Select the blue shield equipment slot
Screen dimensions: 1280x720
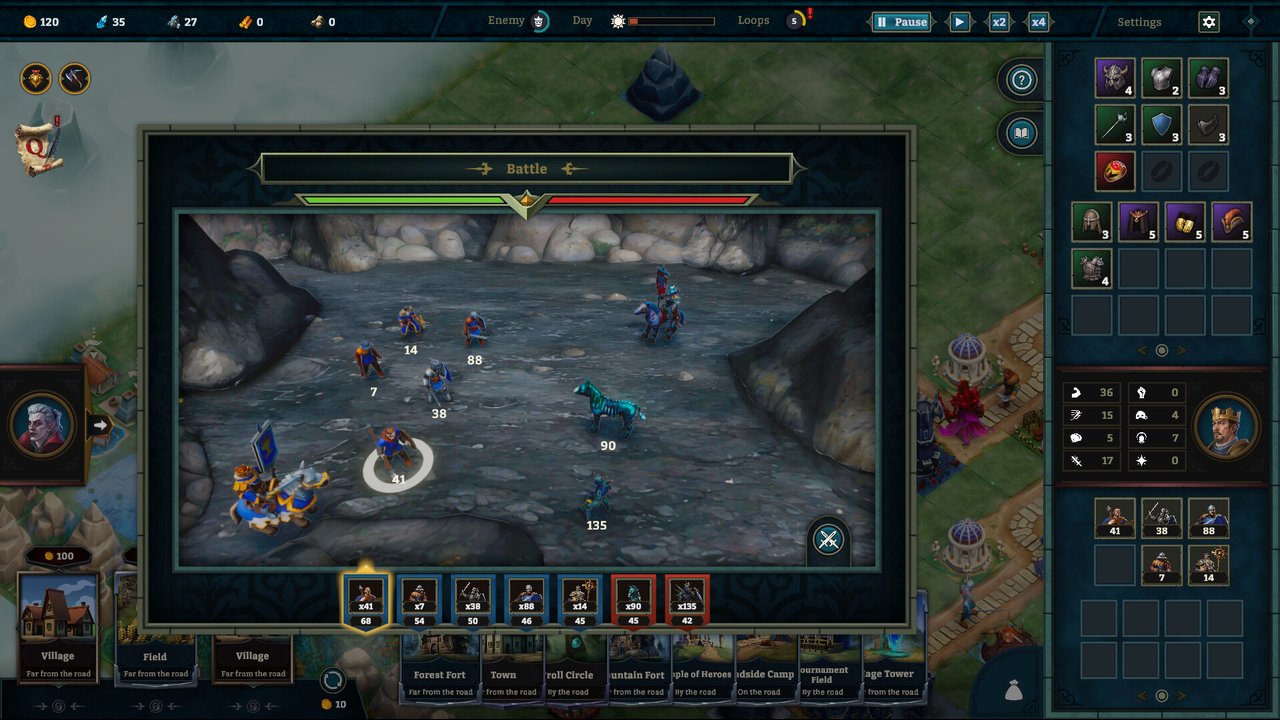[x=1161, y=125]
